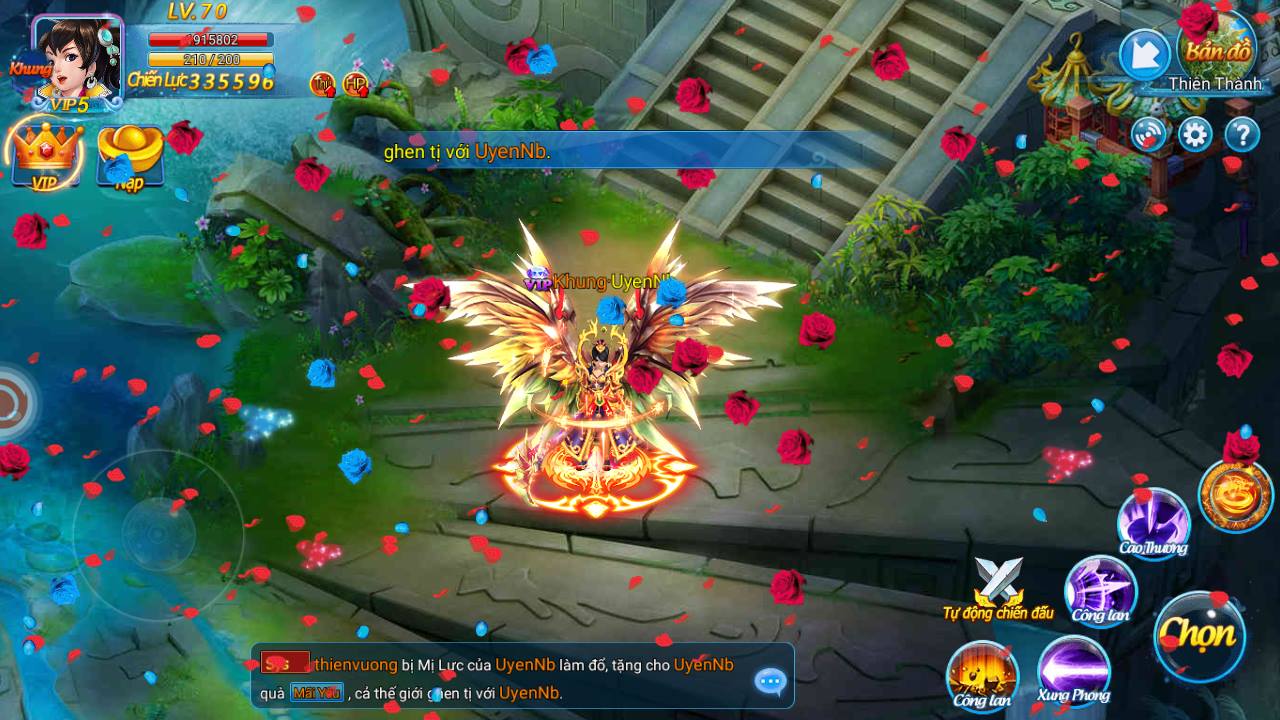The width and height of the screenshot is (1280, 720).
Task: Use the purple Công lan skill
Action: [1102, 592]
